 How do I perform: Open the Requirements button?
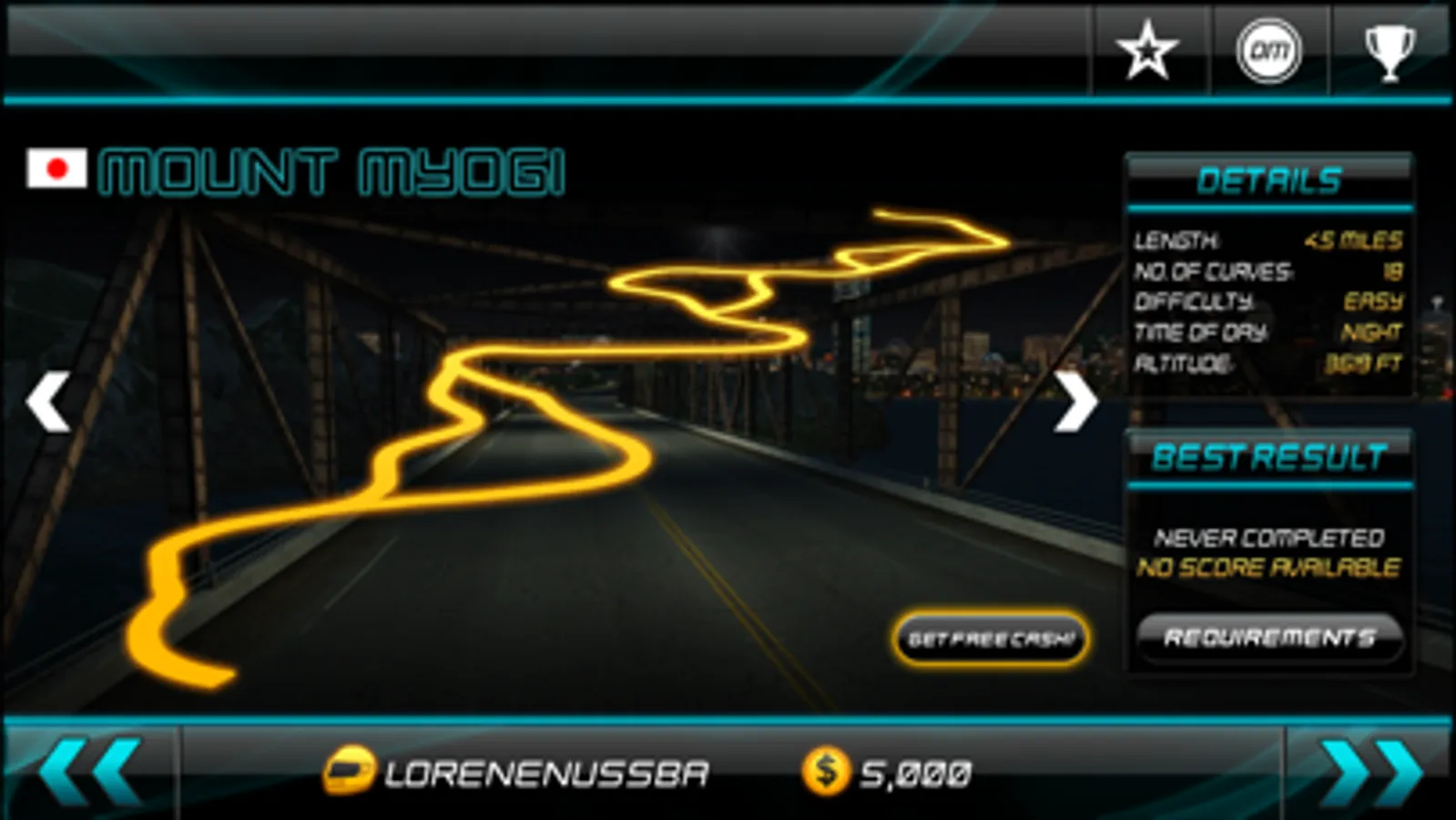pyautogui.click(x=1268, y=639)
